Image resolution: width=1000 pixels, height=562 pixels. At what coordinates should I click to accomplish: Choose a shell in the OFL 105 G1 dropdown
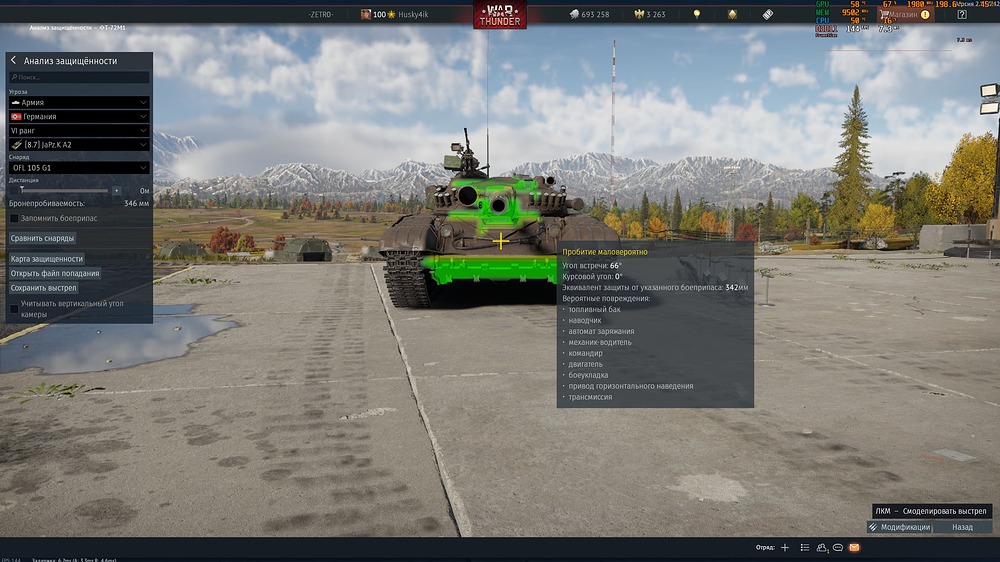tap(79, 168)
